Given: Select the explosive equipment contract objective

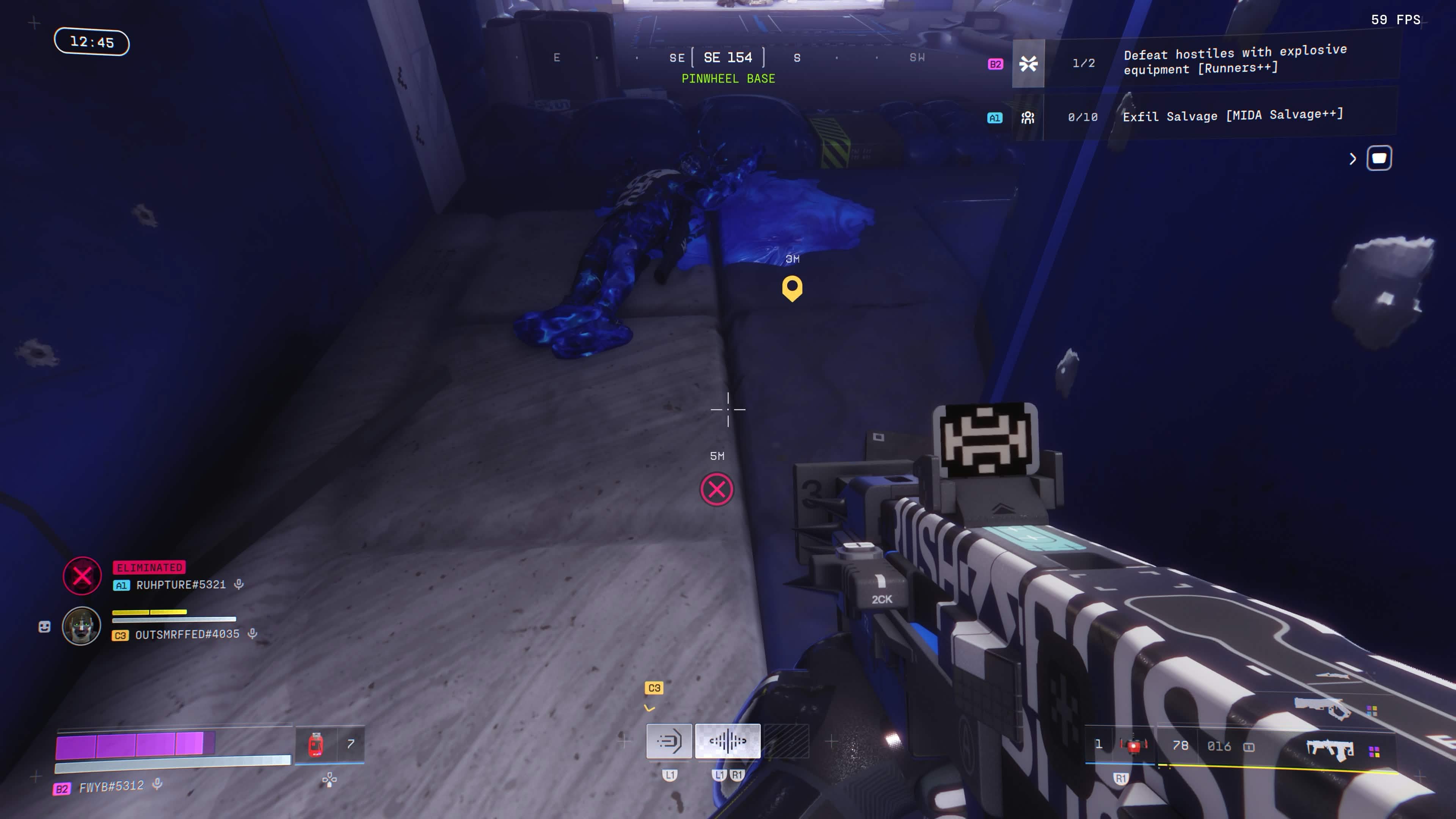Looking at the screenshot, I should (x=1235, y=60).
